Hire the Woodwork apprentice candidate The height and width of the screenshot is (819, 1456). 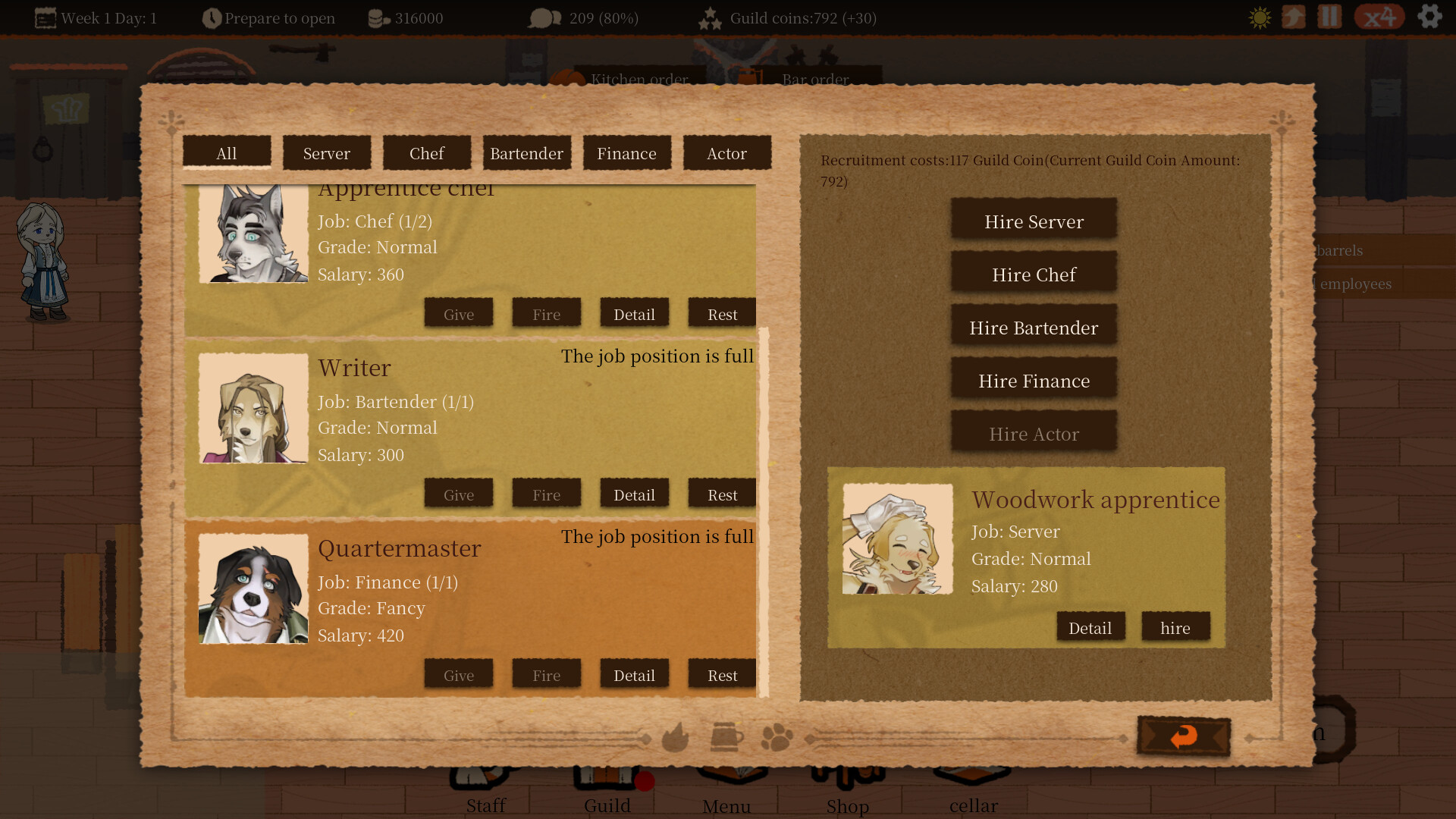[x=1175, y=627]
